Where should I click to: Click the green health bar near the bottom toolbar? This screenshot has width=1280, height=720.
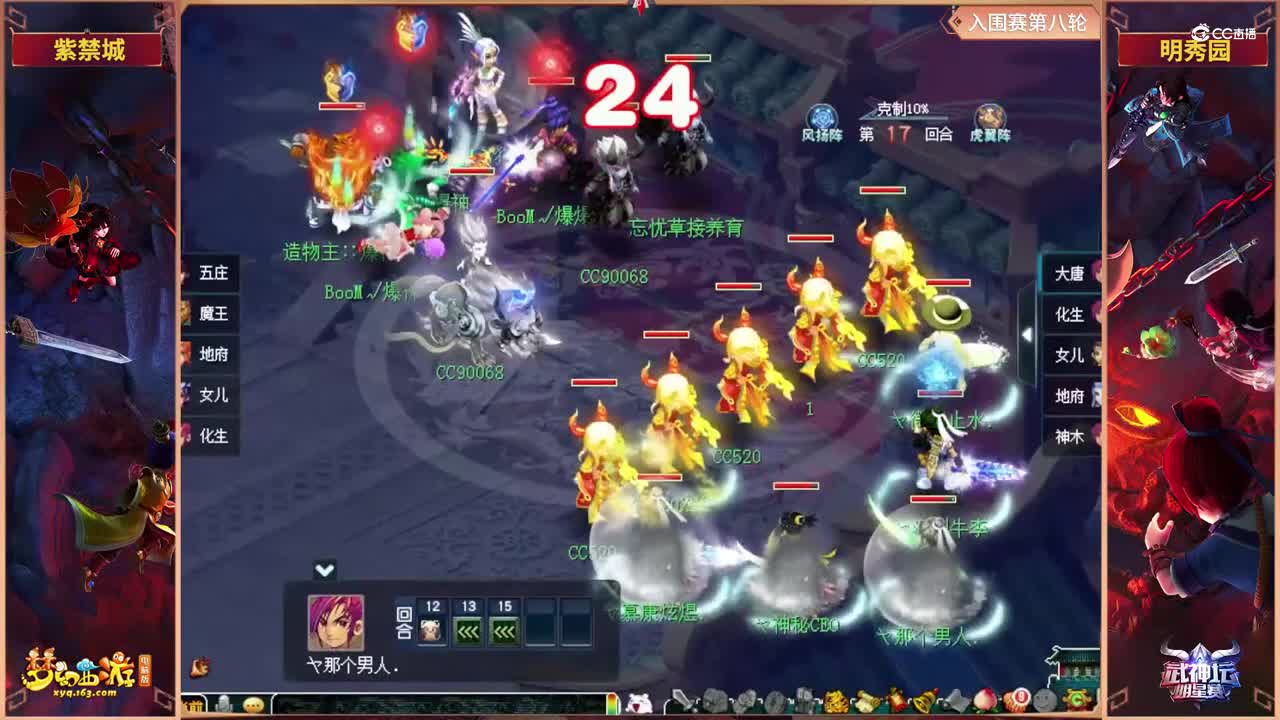(x=611, y=703)
